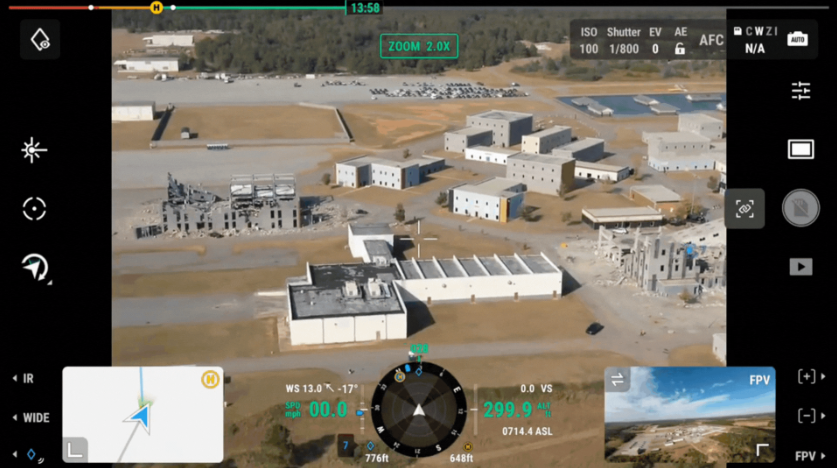Open the AUTO camera mode selector
837x468 pixels.
pyautogui.click(x=797, y=39)
